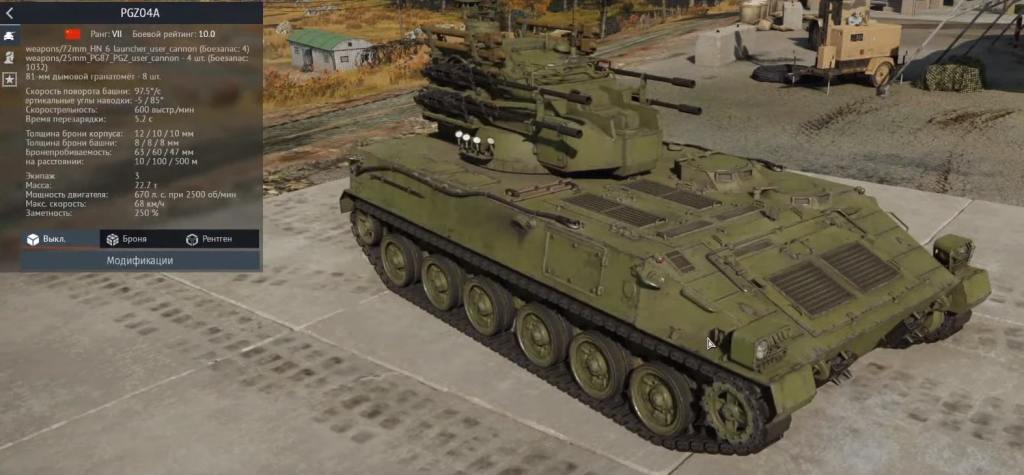Select the tank icon side tab
This screenshot has height=475, width=1024.
[x=9, y=34]
